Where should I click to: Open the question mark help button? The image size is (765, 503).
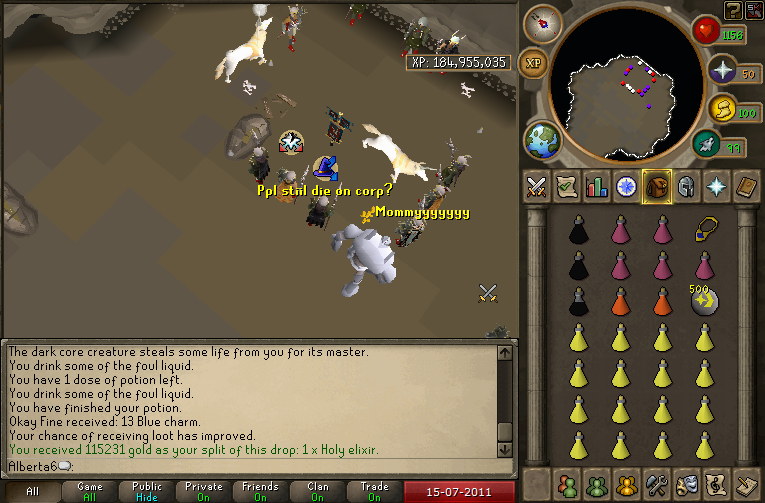point(733,10)
